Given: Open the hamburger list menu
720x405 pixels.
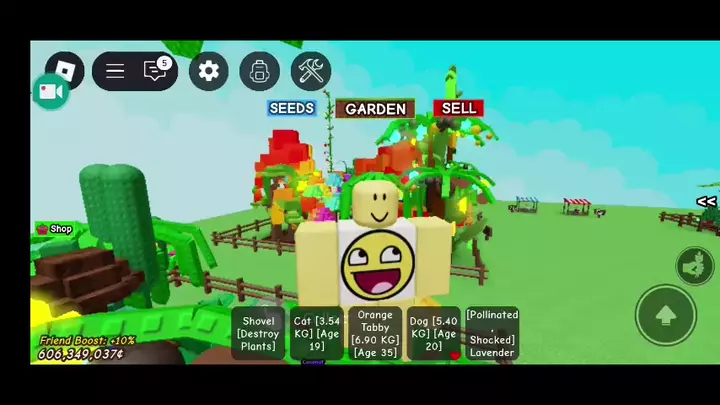Looking at the screenshot, I should point(115,71).
